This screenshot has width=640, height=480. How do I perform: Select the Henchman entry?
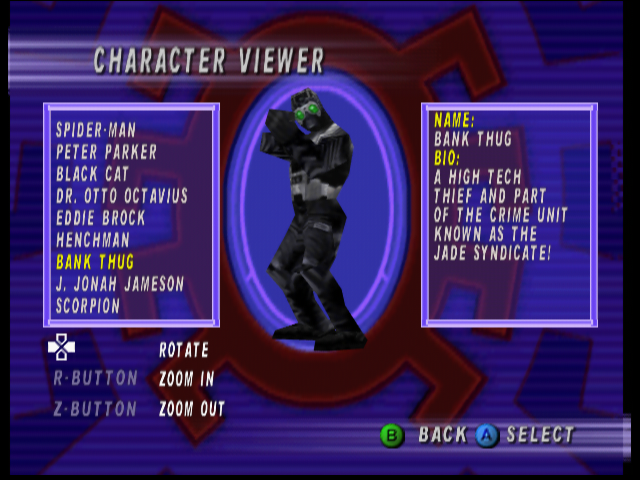click(x=94, y=240)
